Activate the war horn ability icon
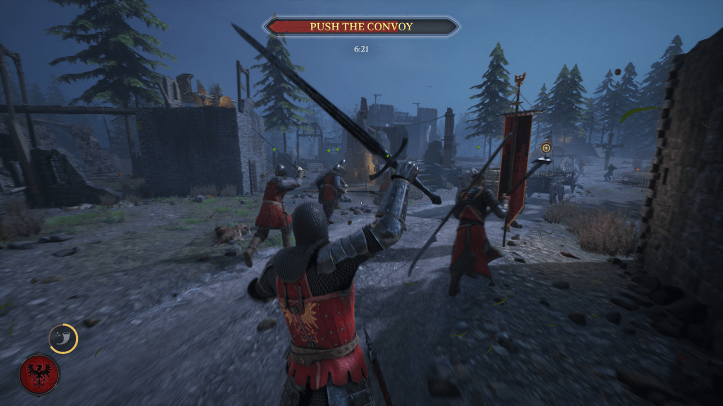Image resolution: width=723 pixels, height=406 pixels. [x=63, y=338]
